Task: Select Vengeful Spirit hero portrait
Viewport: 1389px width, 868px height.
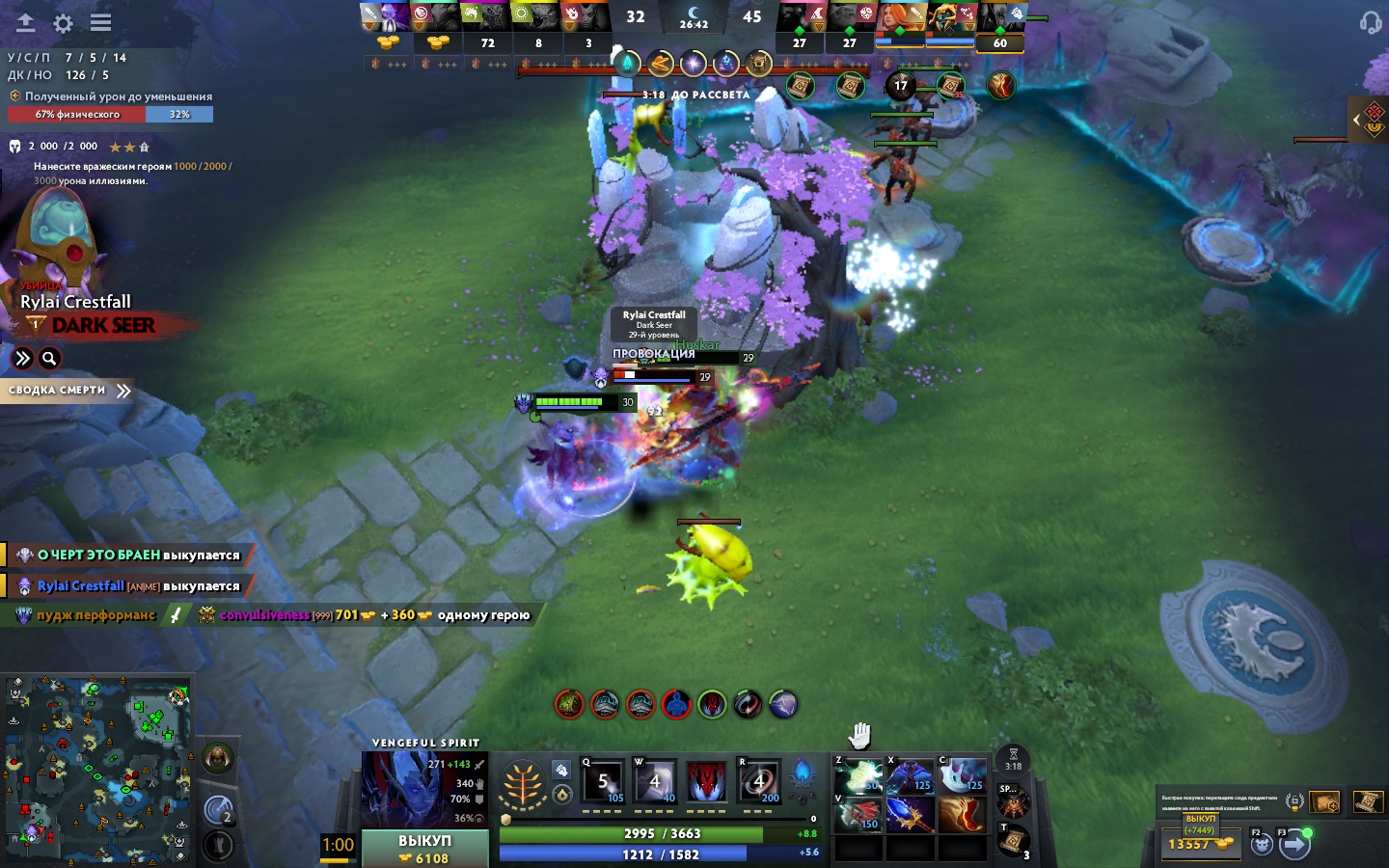Action: pyautogui.click(x=397, y=788)
